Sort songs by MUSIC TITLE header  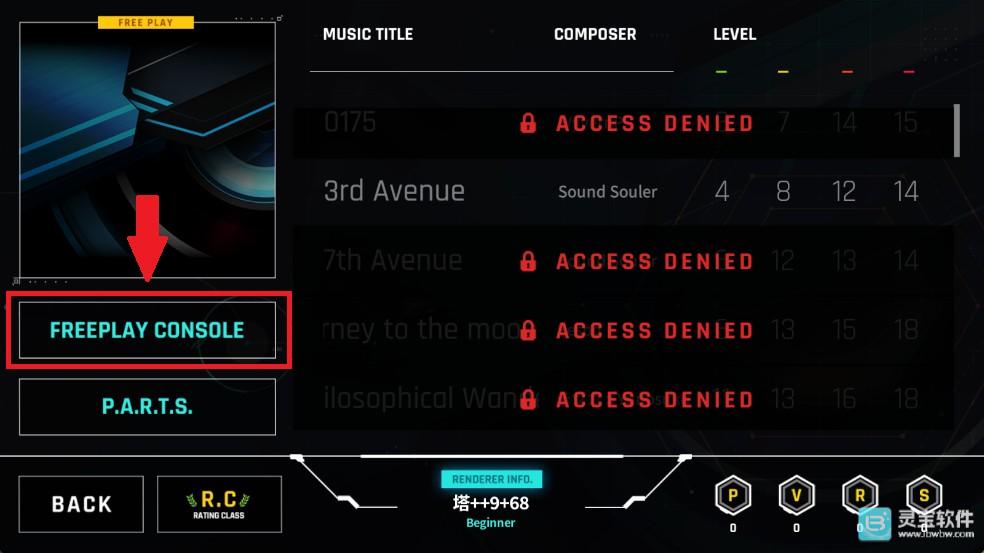tap(367, 34)
